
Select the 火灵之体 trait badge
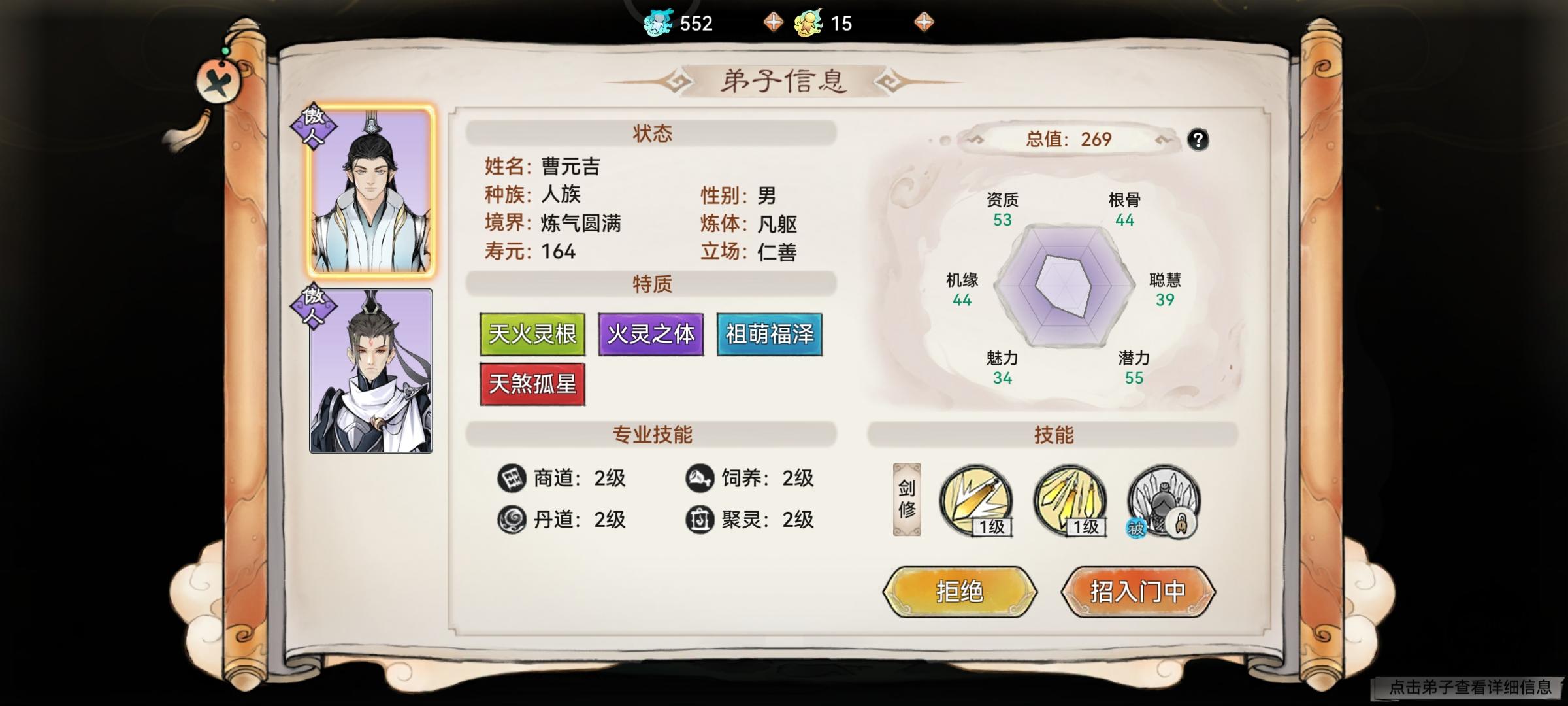[651, 334]
